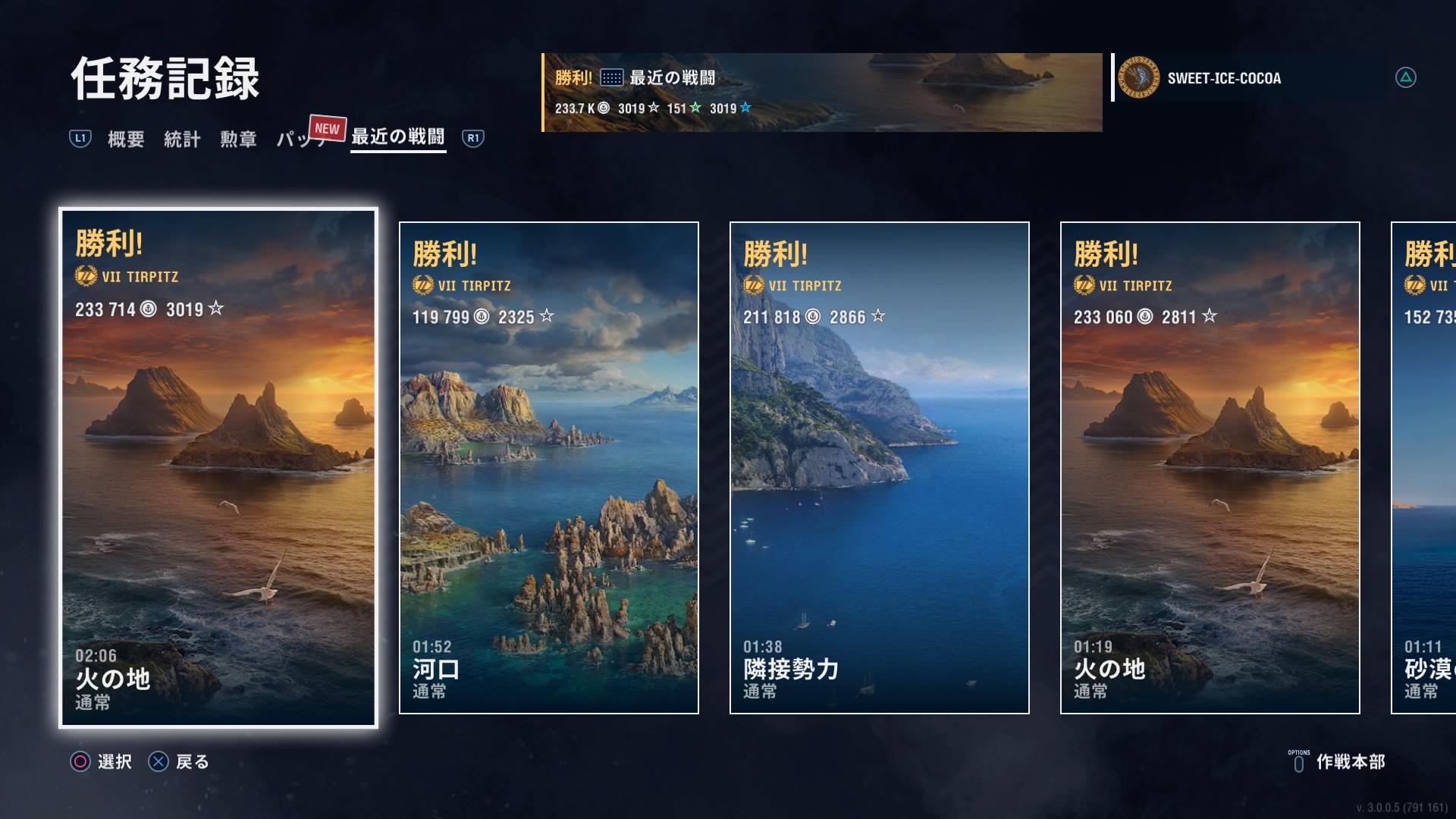Image resolution: width=1456 pixels, height=819 pixels.
Task: Select the 火の地 battle card with 233 714 credits
Action: tap(218, 468)
